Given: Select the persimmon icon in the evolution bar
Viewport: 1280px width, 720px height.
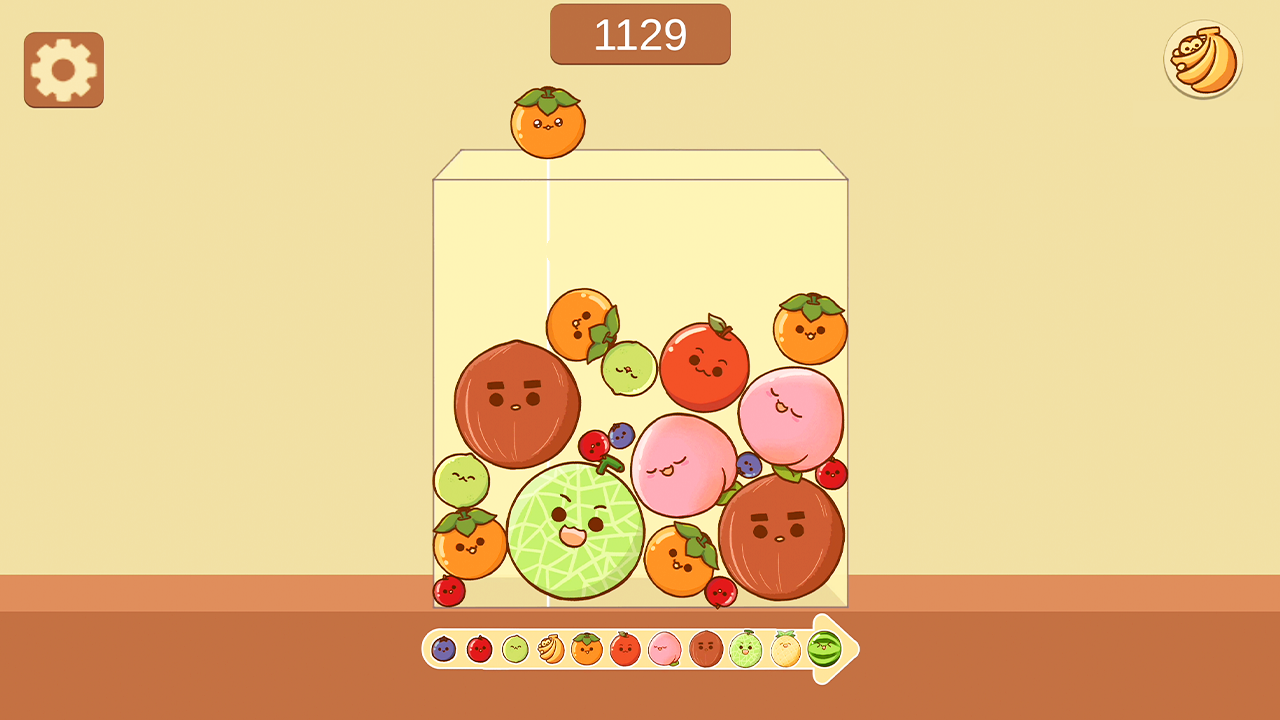Looking at the screenshot, I should click(586, 650).
